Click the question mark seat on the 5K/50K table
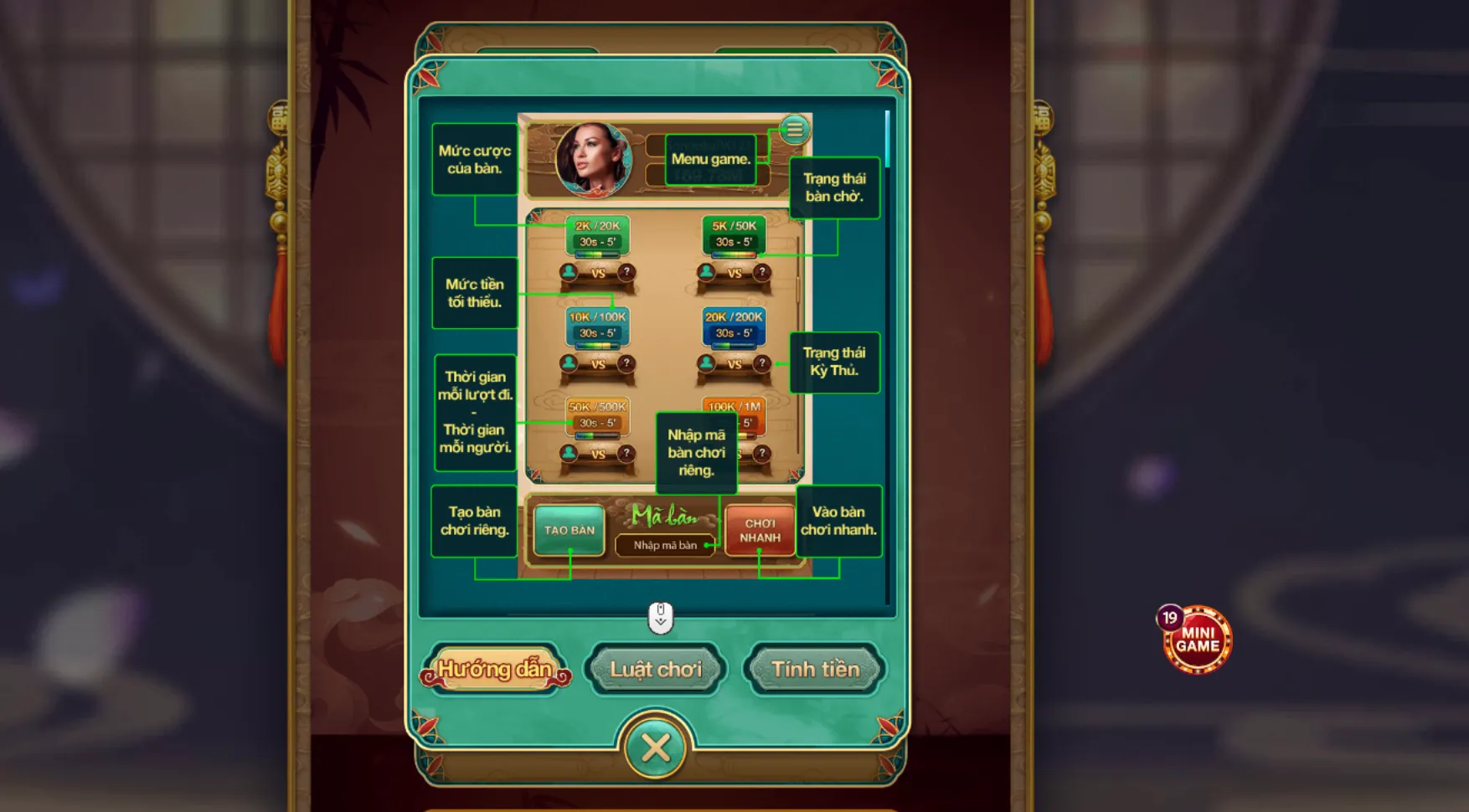 760,271
